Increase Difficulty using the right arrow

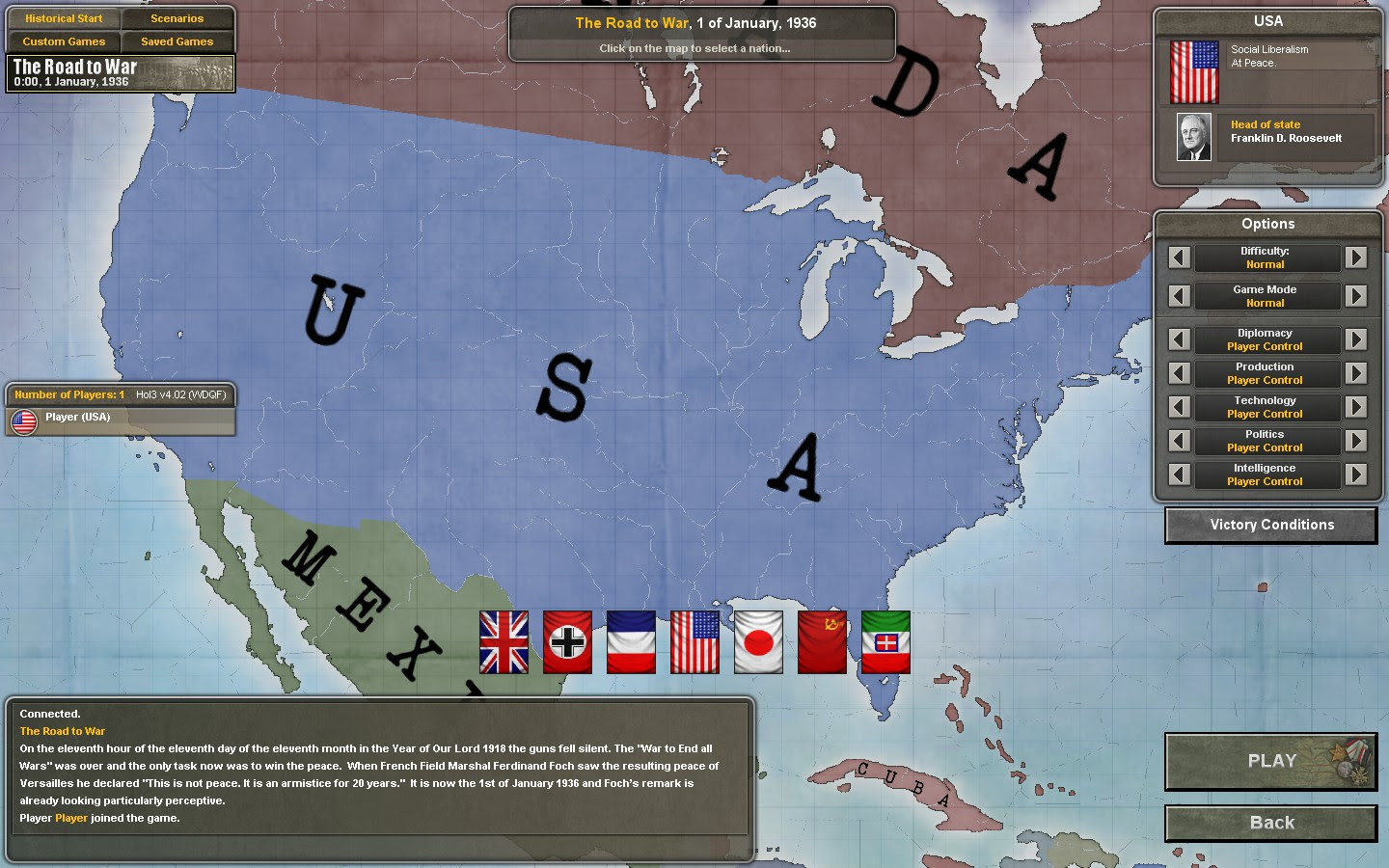1356,258
